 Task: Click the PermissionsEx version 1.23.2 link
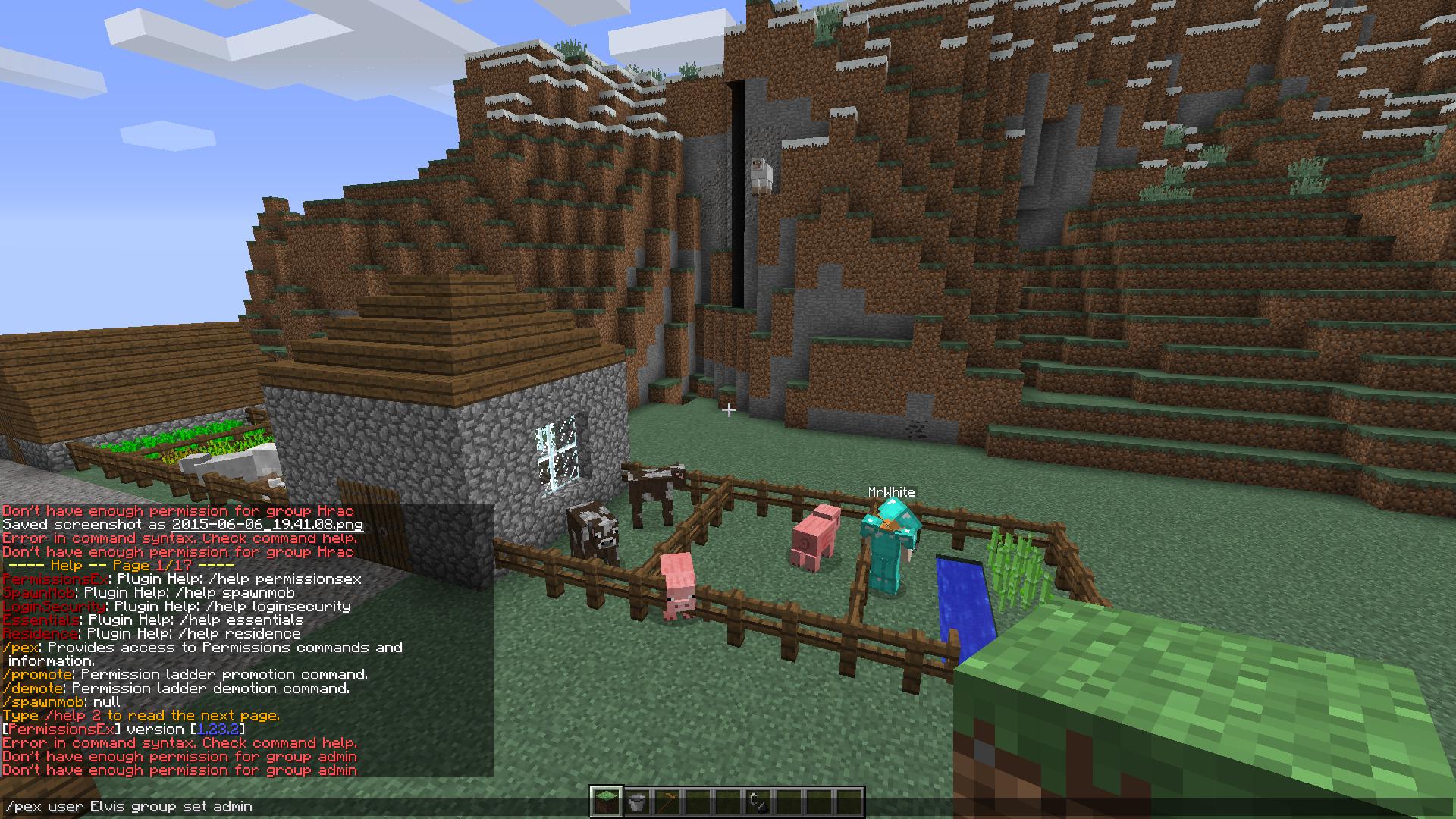click(218, 729)
